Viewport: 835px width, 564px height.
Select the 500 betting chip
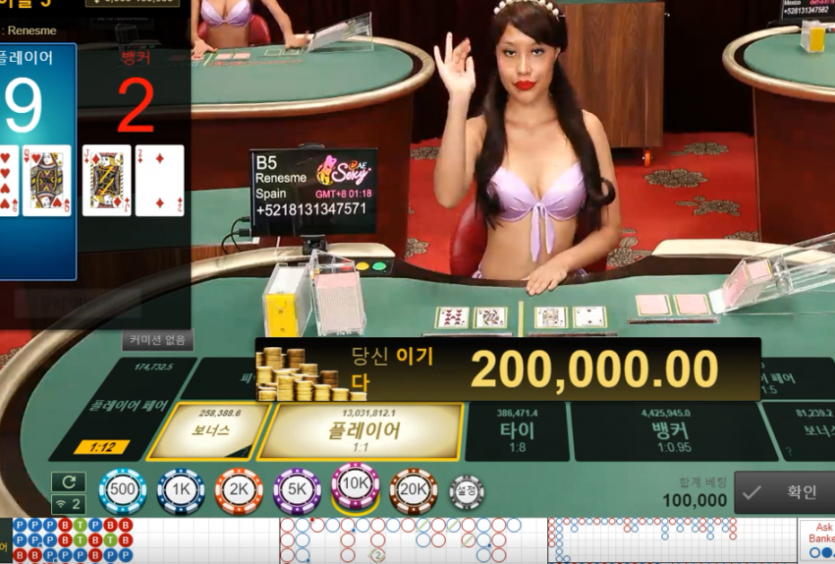pos(123,491)
